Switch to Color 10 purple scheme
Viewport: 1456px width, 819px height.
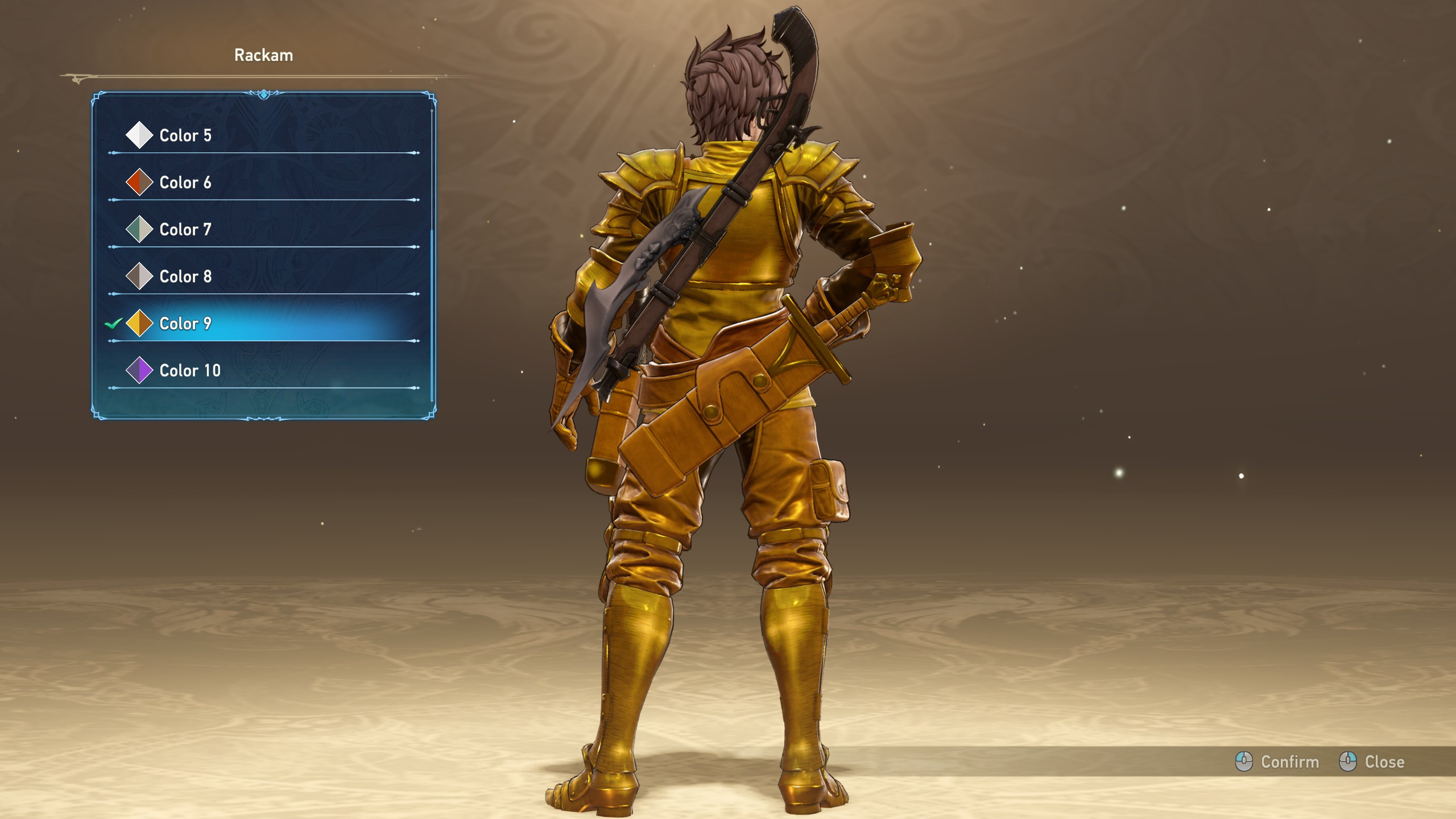190,371
